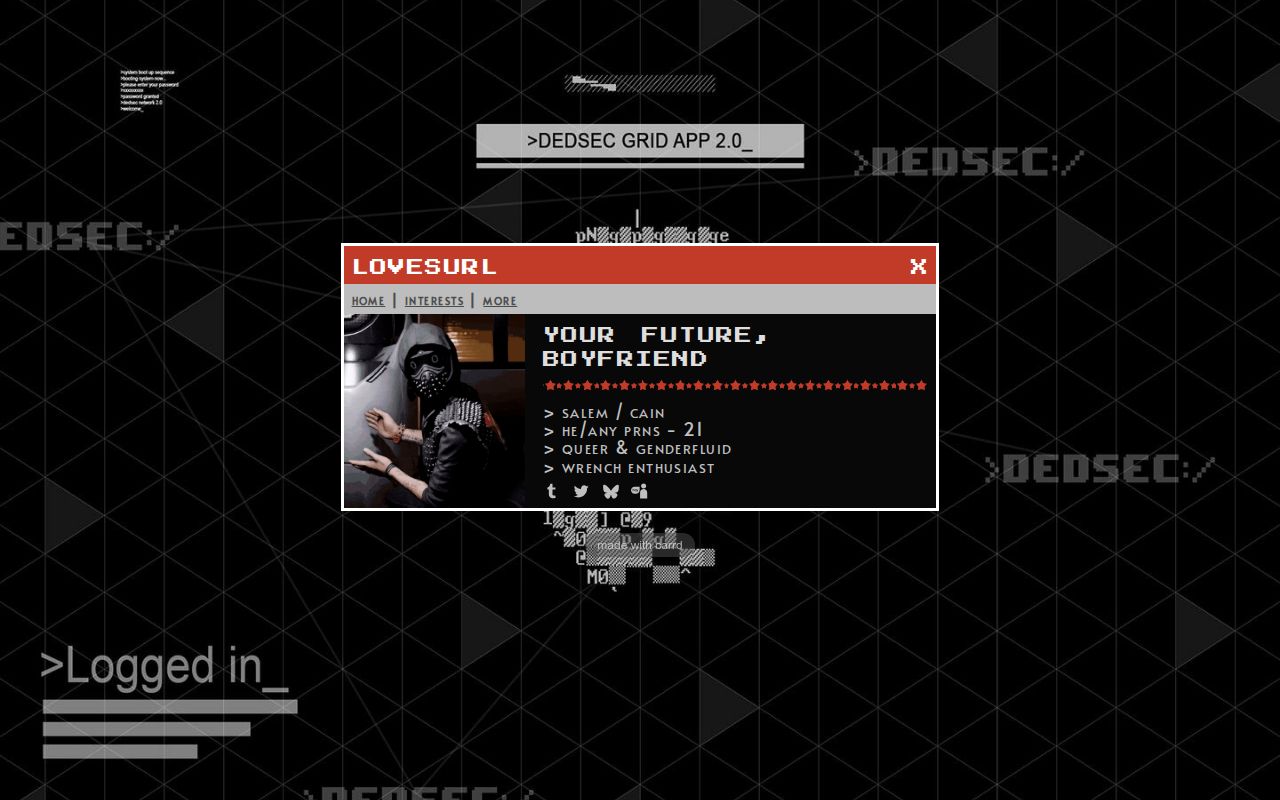This screenshot has width=1280, height=800.
Task: Navigate to the MORE tab
Action: pyautogui.click(x=499, y=301)
